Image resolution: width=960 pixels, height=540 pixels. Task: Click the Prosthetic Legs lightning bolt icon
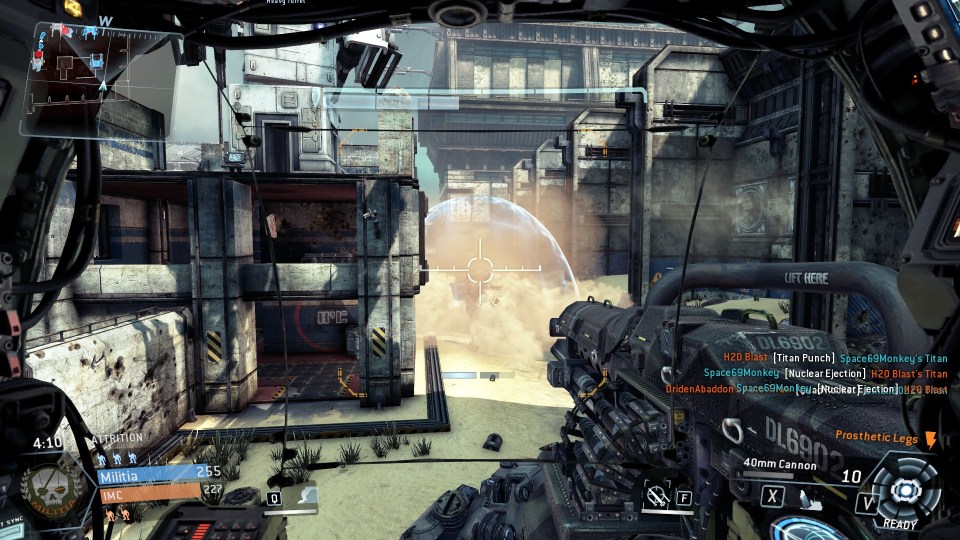point(931,438)
